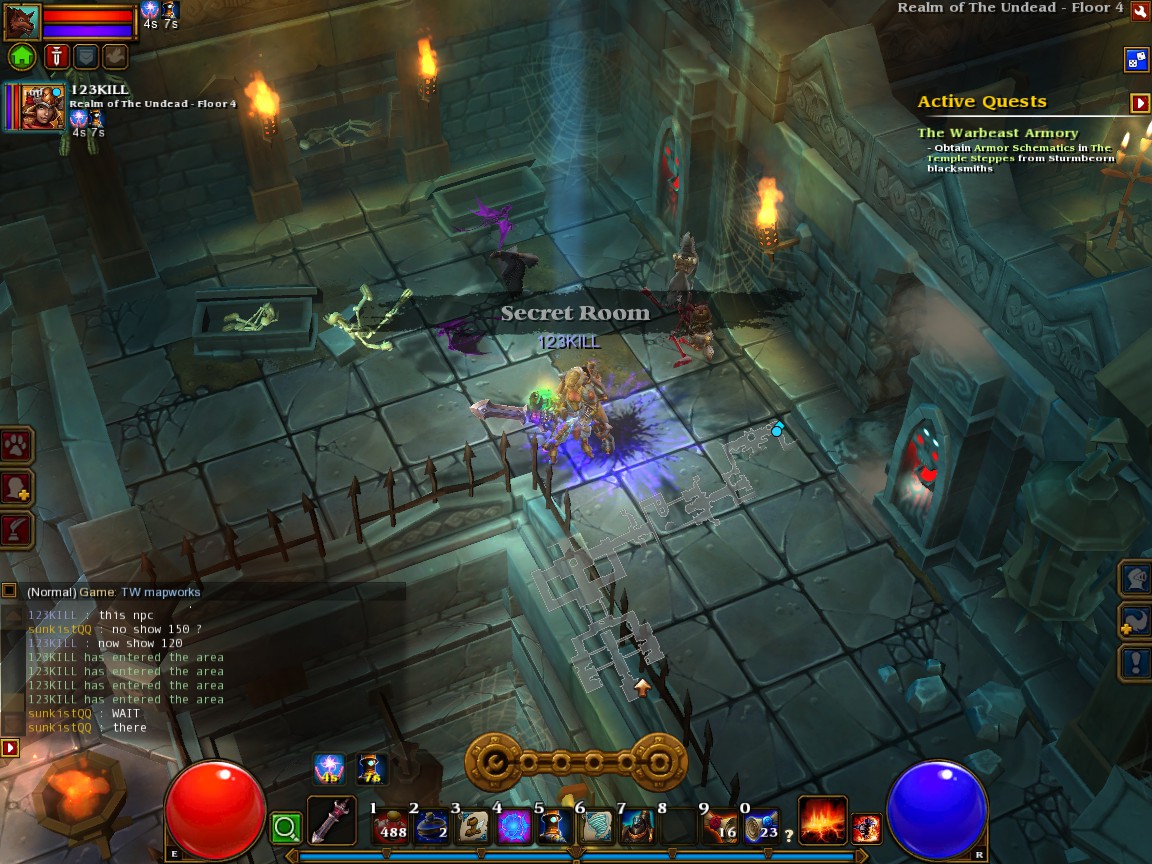Select the lava fire skill beside the mana orb
This screenshot has height=864, width=1152.
point(822,820)
